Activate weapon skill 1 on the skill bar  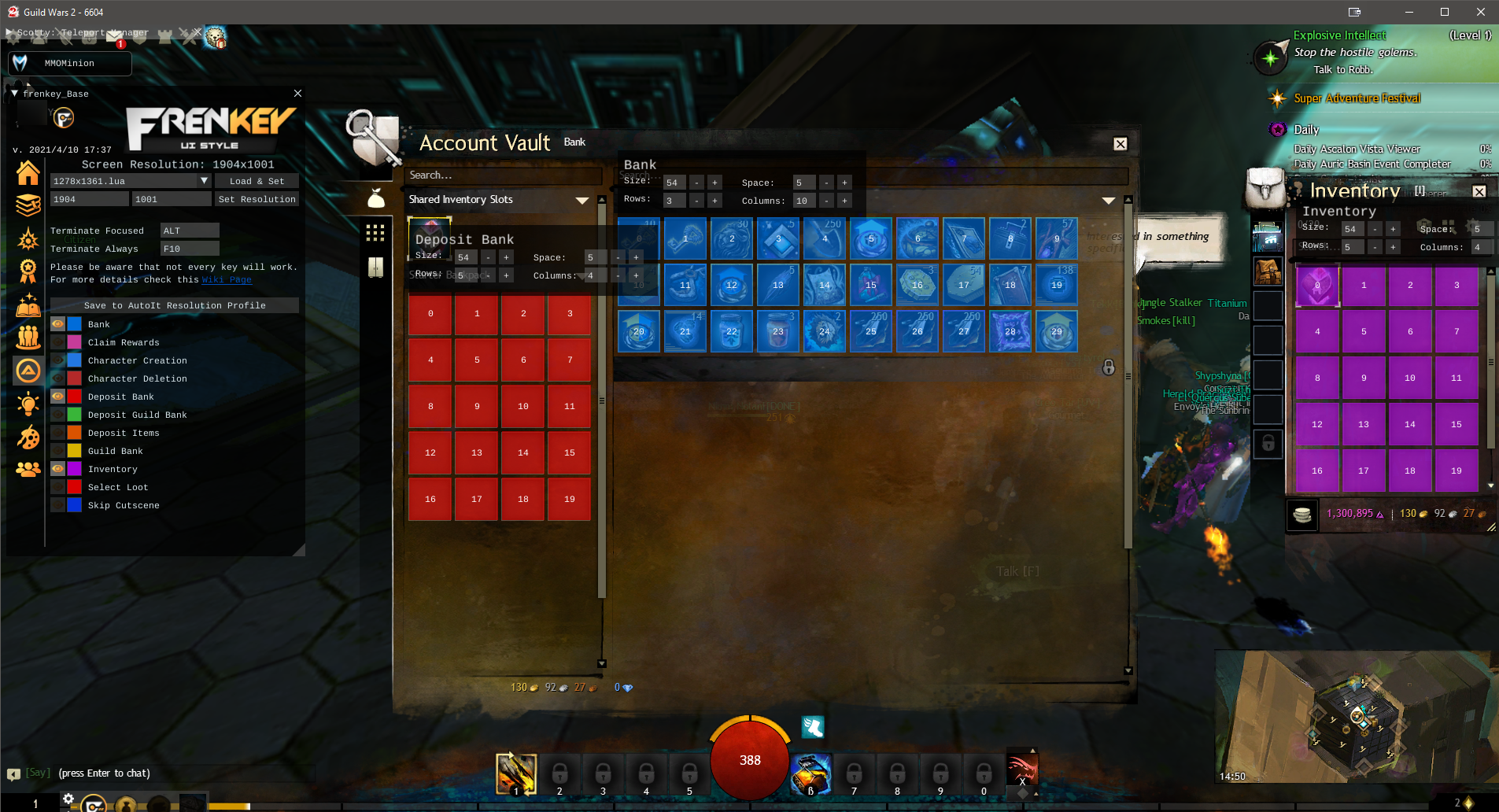515,773
